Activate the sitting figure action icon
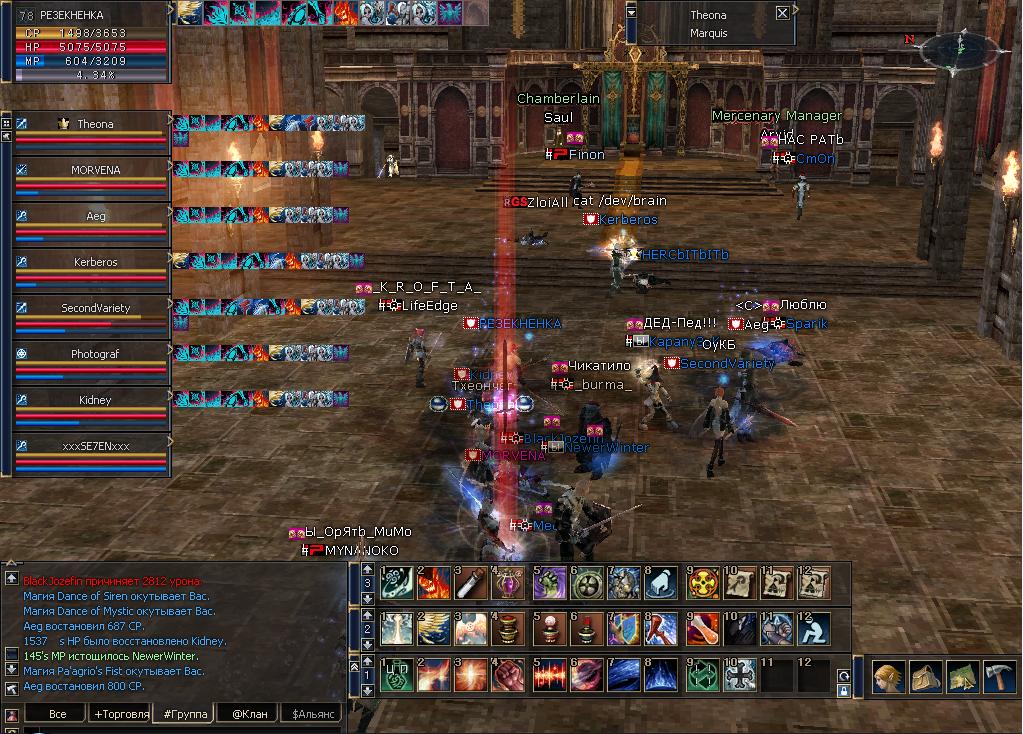The width and height of the screenshot is (1023, 734). point(814,629)
